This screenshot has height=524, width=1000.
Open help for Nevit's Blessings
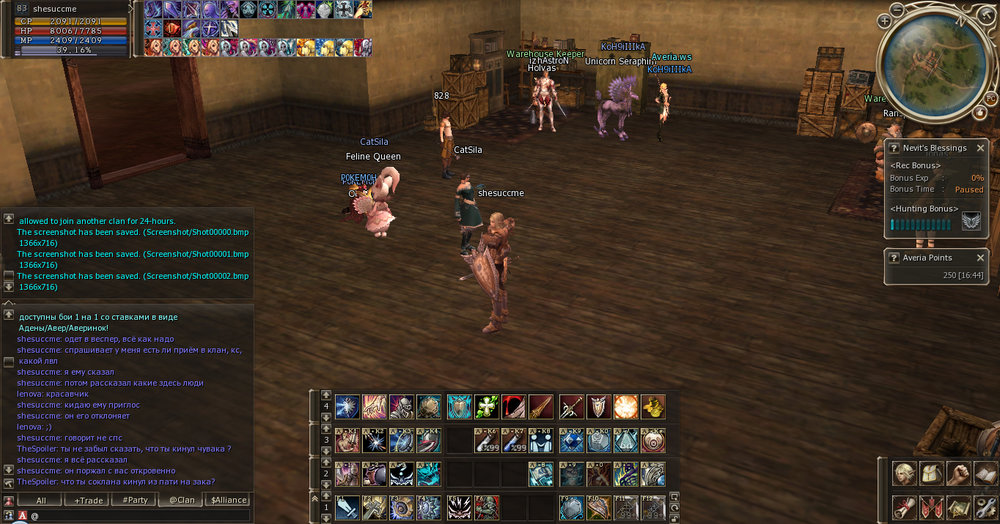(894, 148)
